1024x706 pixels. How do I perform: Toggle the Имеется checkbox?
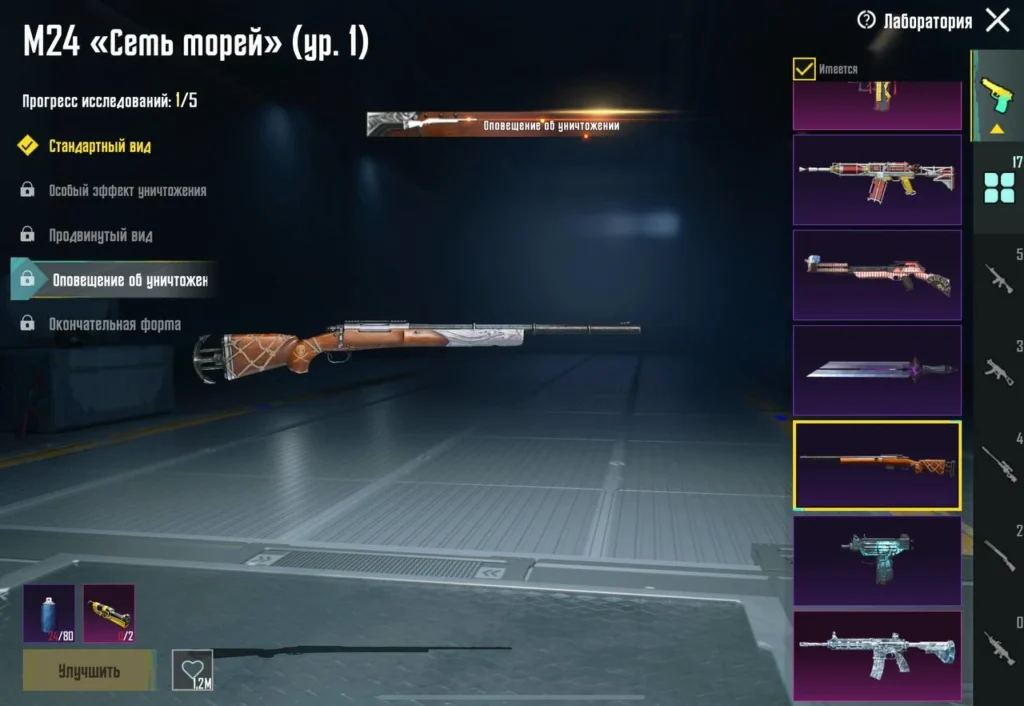coord(804,69)
